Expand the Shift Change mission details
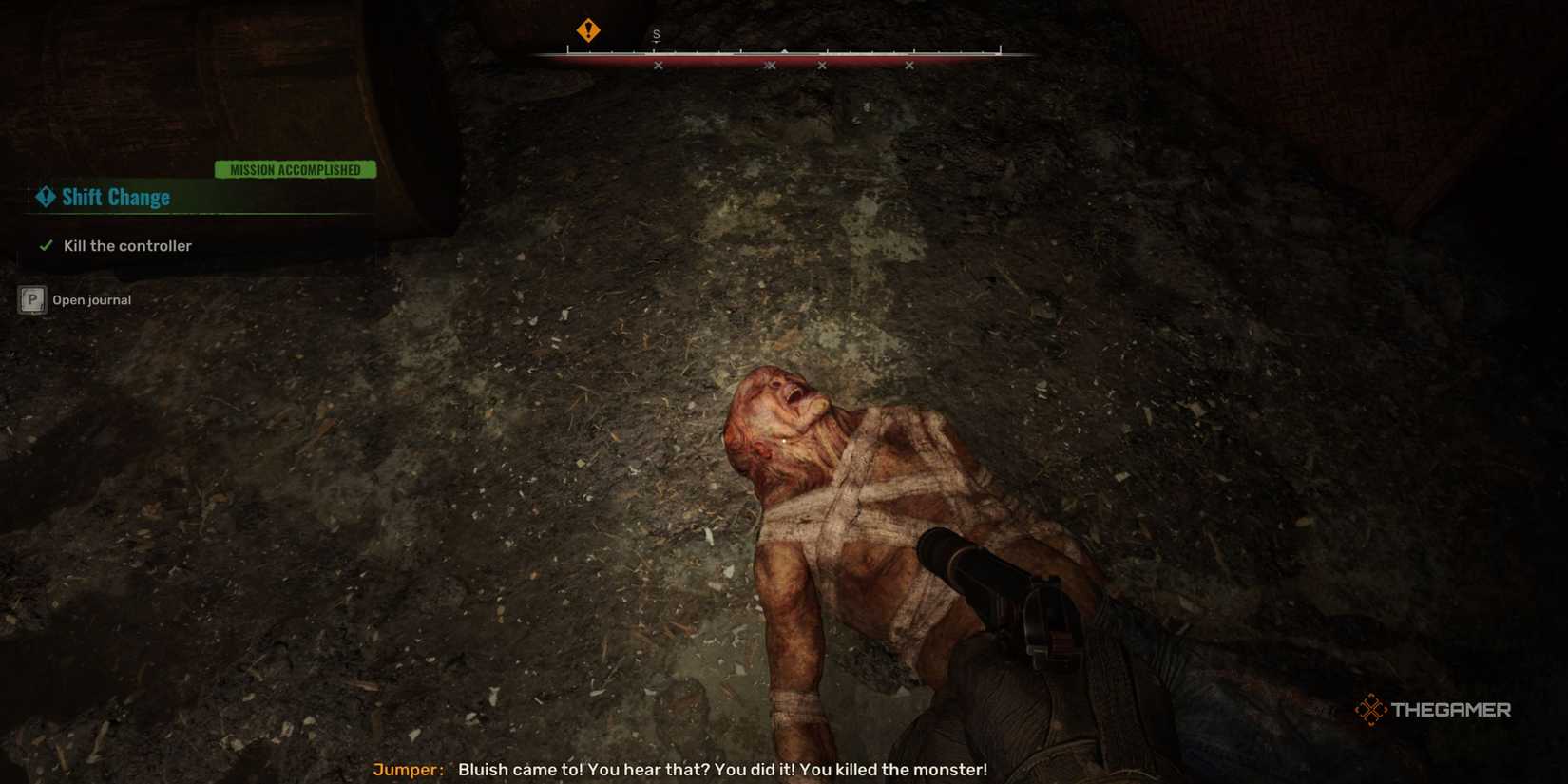 tap(114, 197)
